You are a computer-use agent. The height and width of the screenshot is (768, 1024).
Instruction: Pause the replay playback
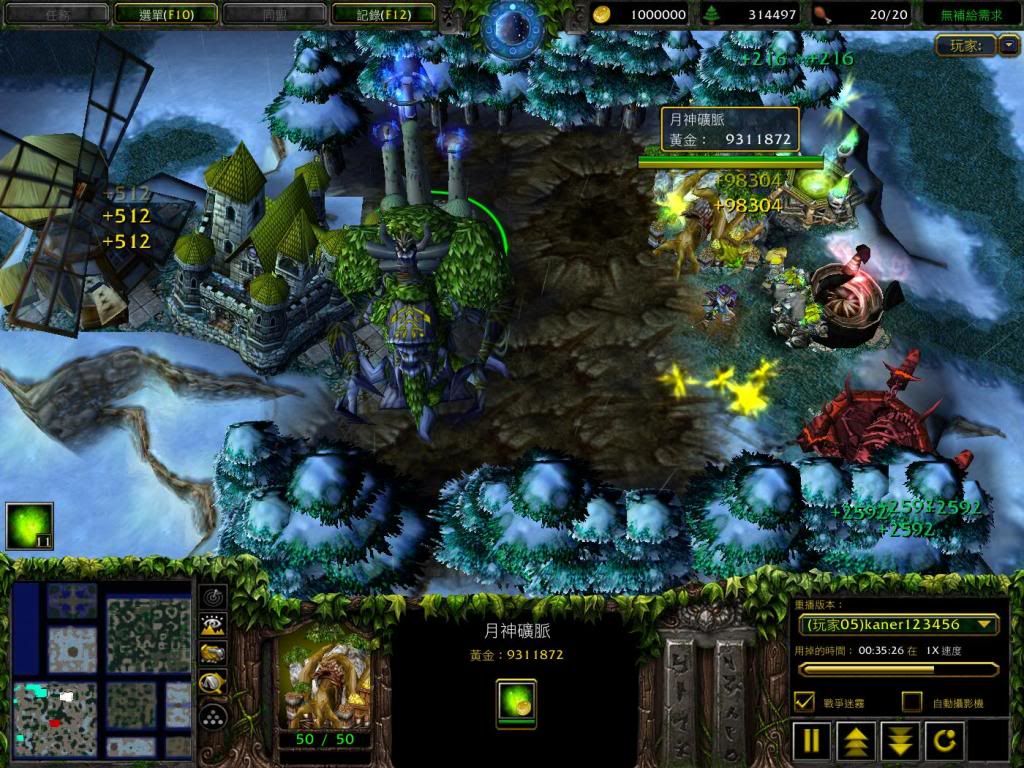pos(813,741)
